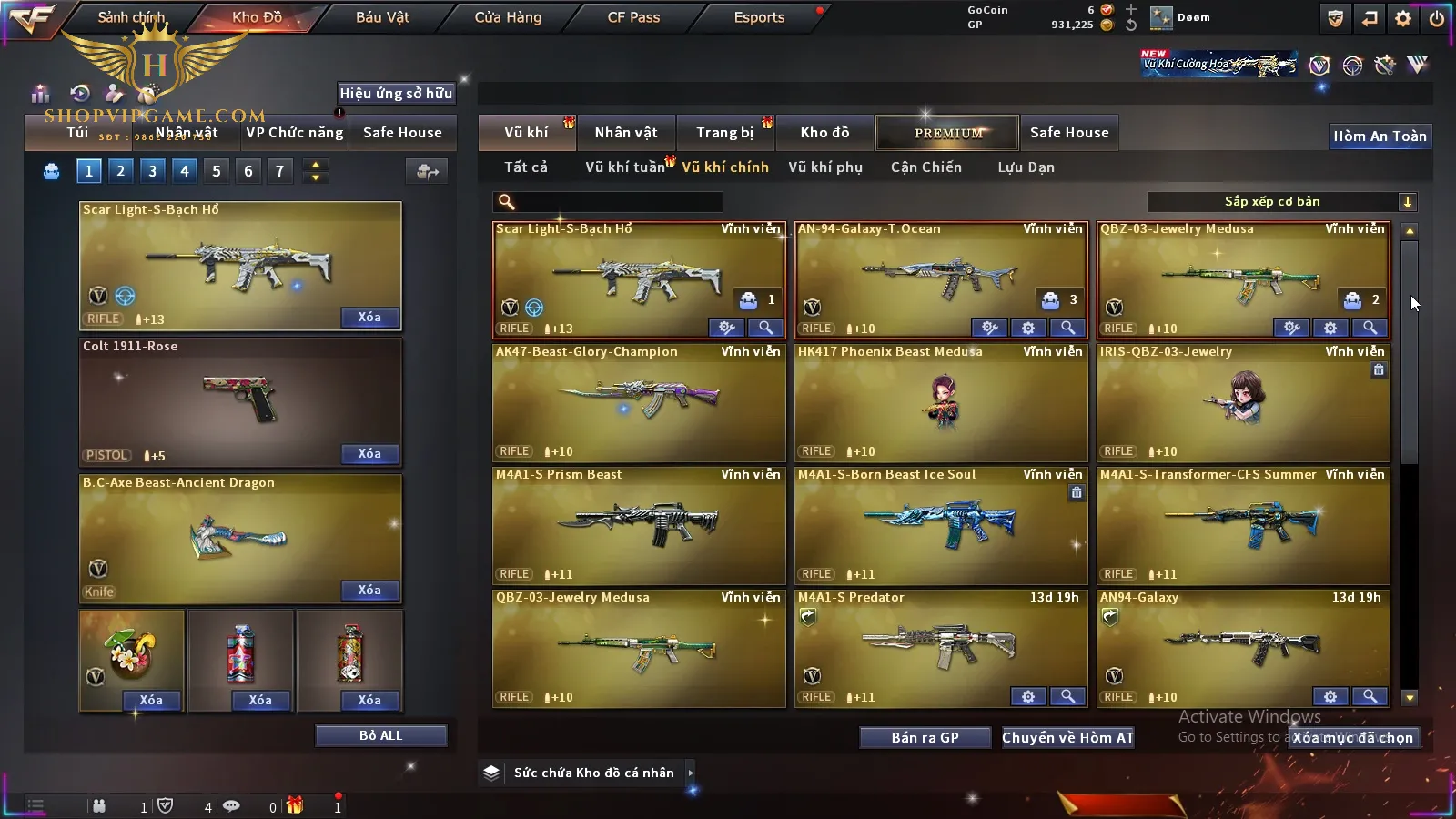The image size is (1456, 819).
Task: Click the Bán ra GP button
Action: point(925,738)
